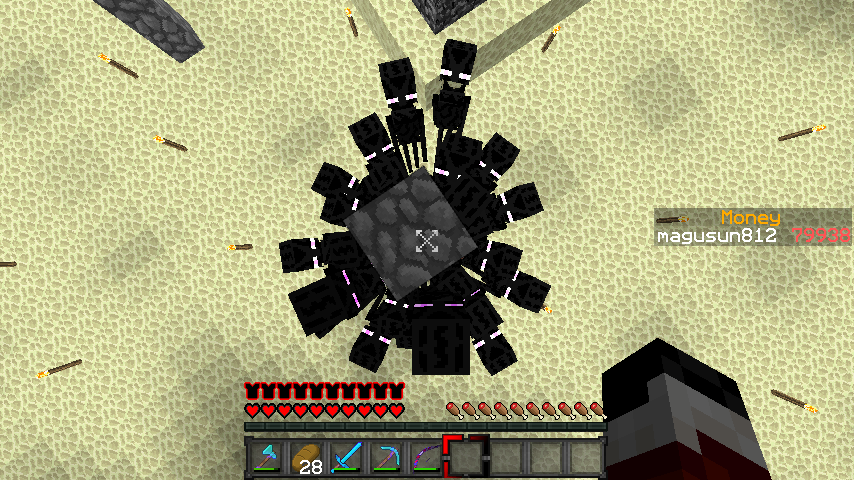Select the bread stack of 28

pos(306,457)
